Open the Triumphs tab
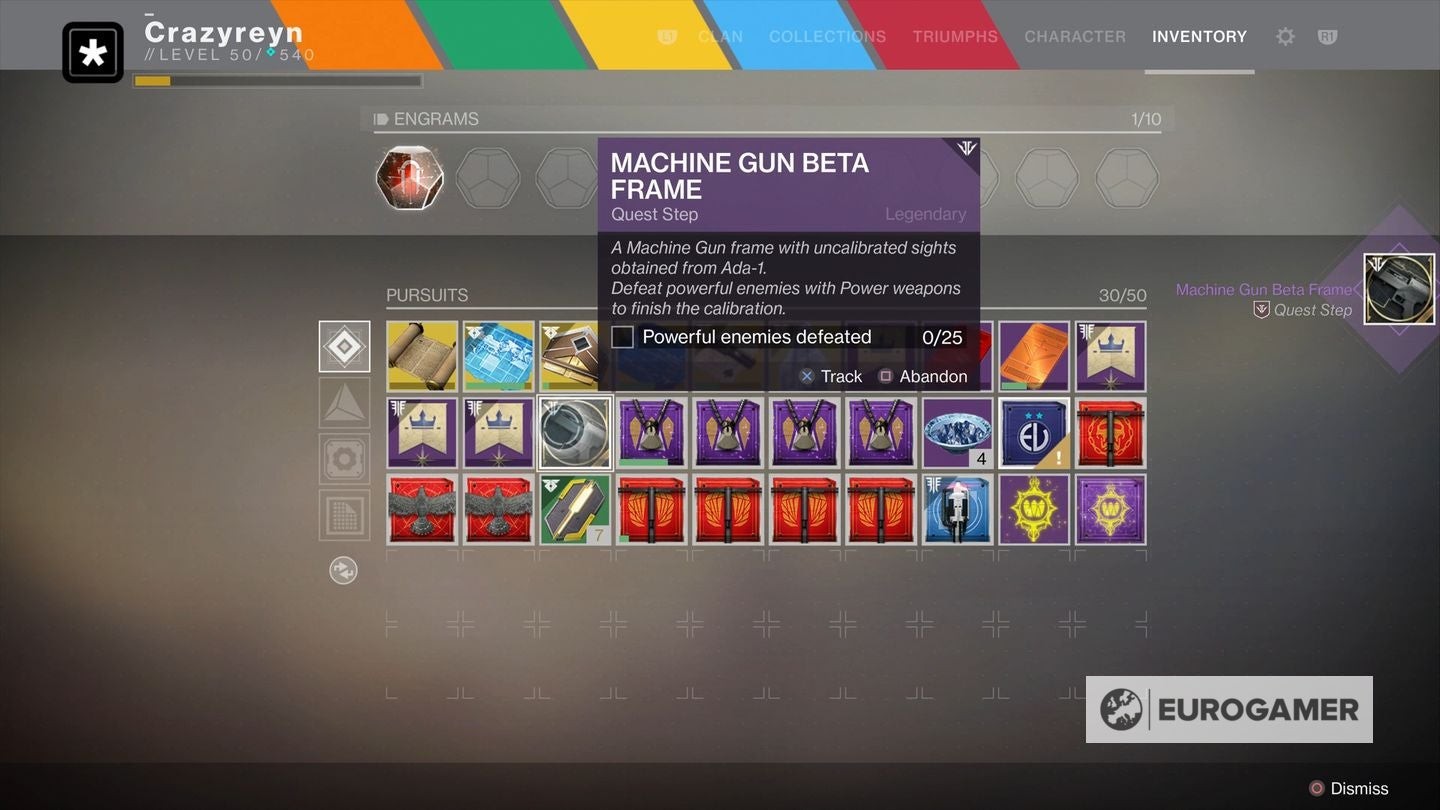This screenshot has height=810, width=1440. [955, 37]
